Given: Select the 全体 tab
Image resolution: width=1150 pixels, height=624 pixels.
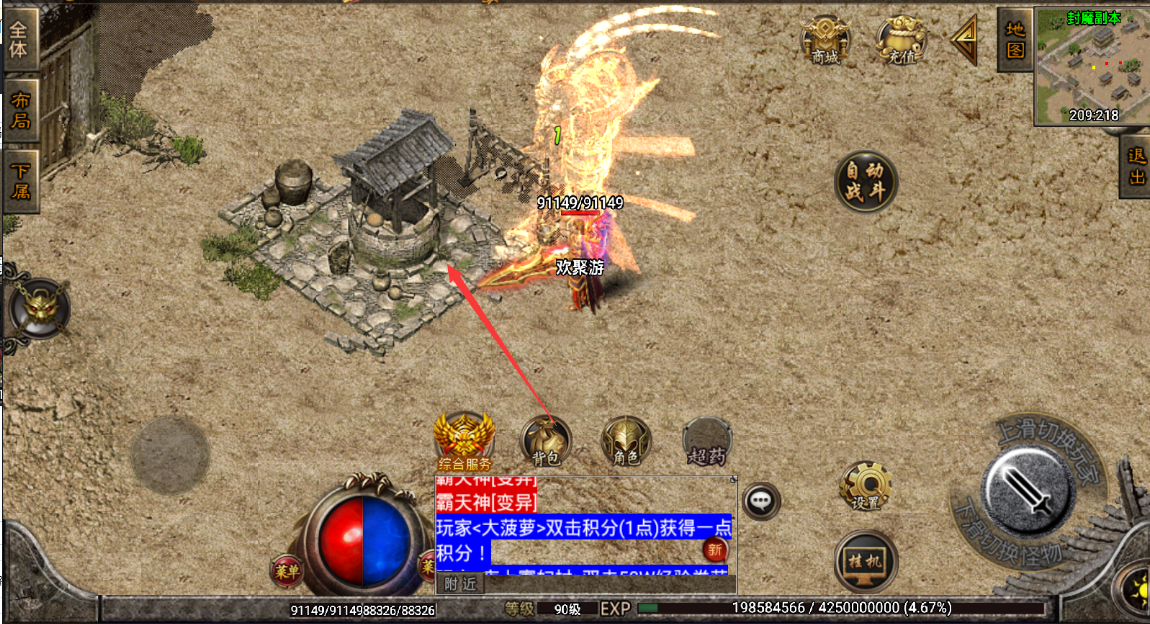Looking at the screenshot, I should click(x=20, y=39).
